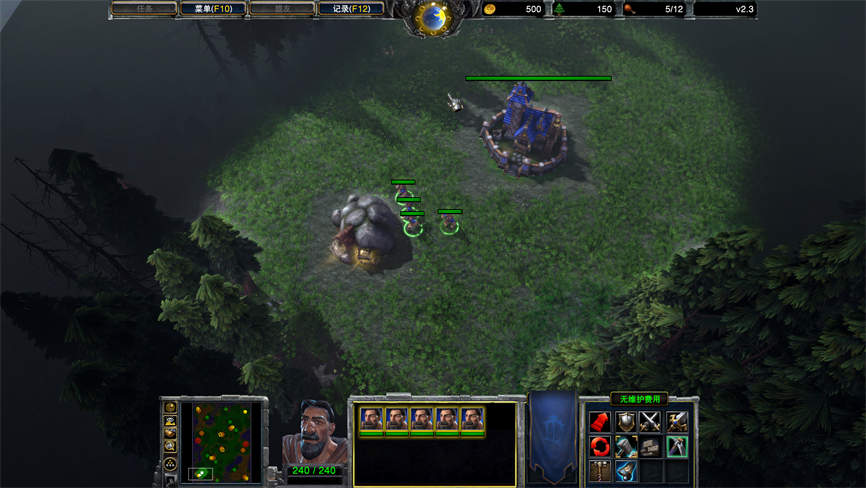Activate the Stop command shield icon
This screenshot has width=866, height=488.
coord(626,422)
